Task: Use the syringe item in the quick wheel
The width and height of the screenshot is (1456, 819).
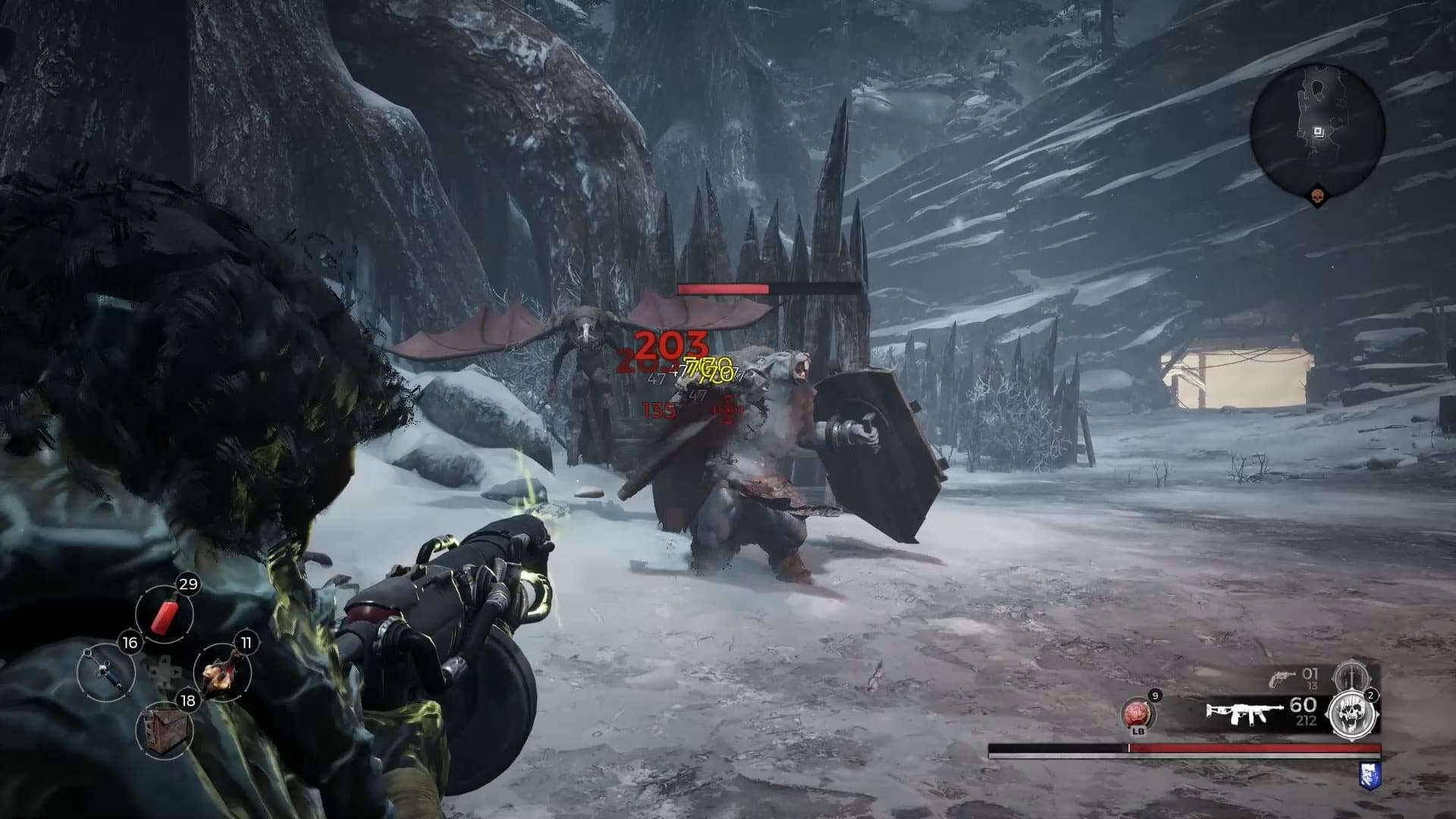Action: [105, 672]
